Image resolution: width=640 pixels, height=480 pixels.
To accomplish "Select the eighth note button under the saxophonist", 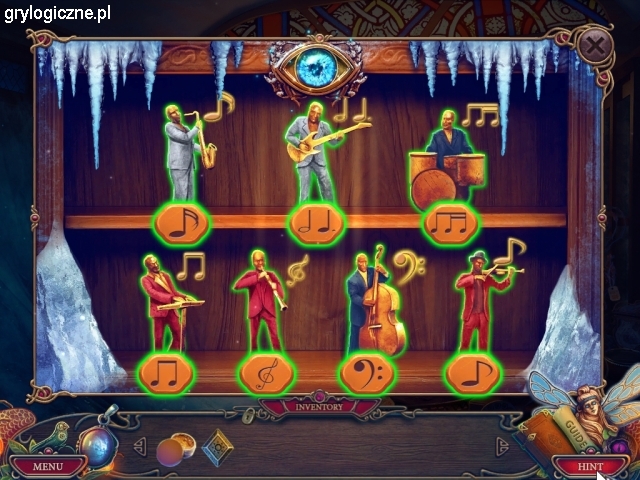I will 182,223.
